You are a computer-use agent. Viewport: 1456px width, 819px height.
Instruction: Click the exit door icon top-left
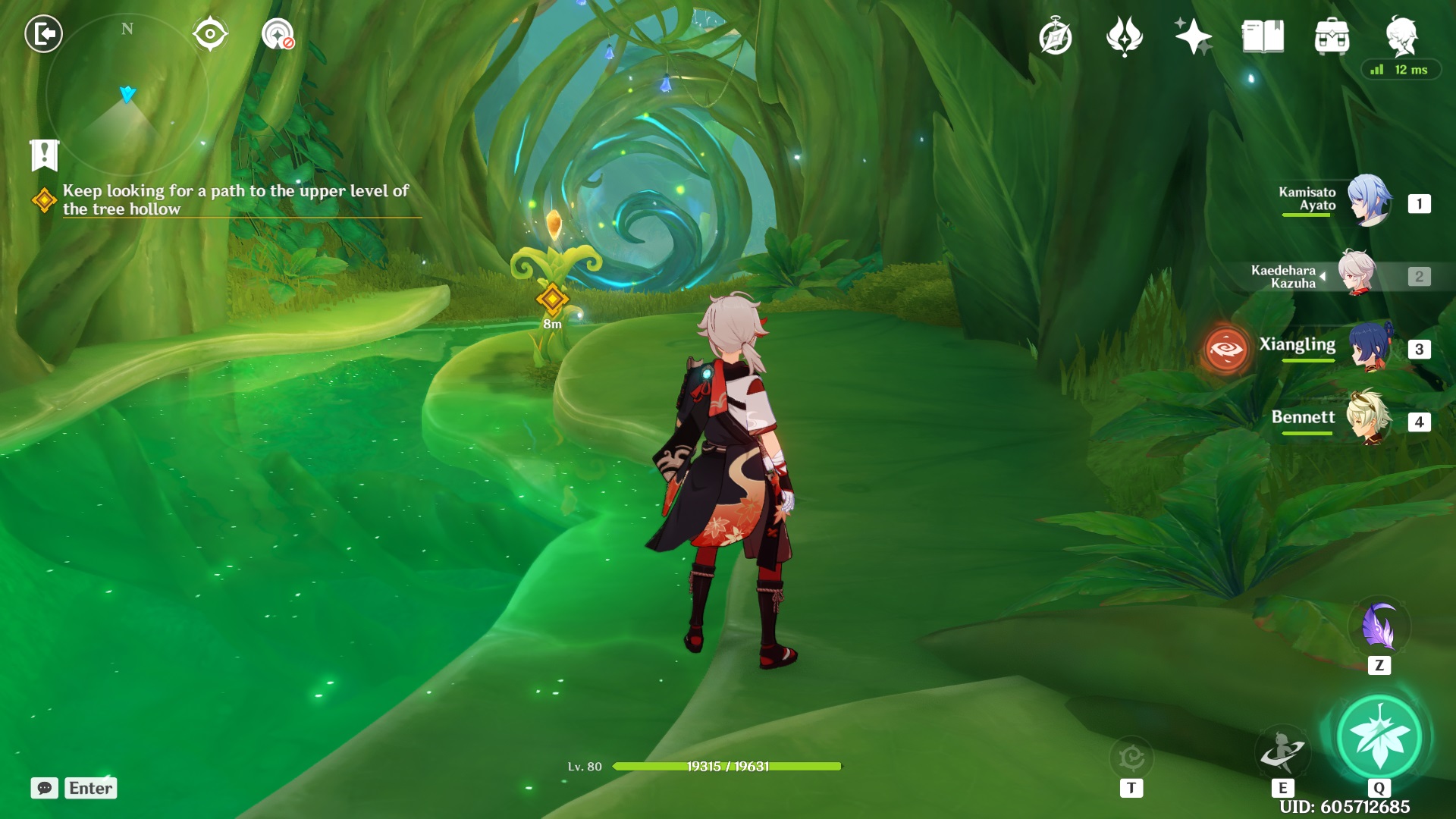click(x=43, y=33)
